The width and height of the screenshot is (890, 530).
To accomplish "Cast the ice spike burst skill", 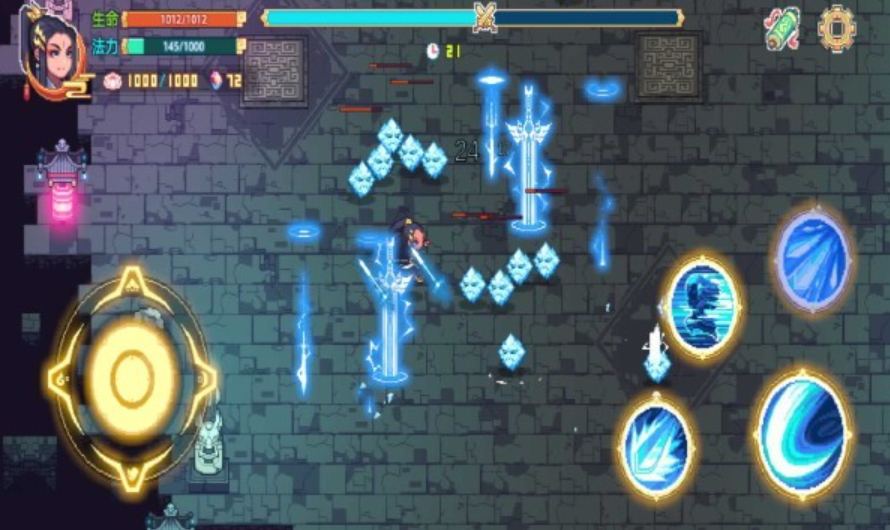I will pos(656,443).
